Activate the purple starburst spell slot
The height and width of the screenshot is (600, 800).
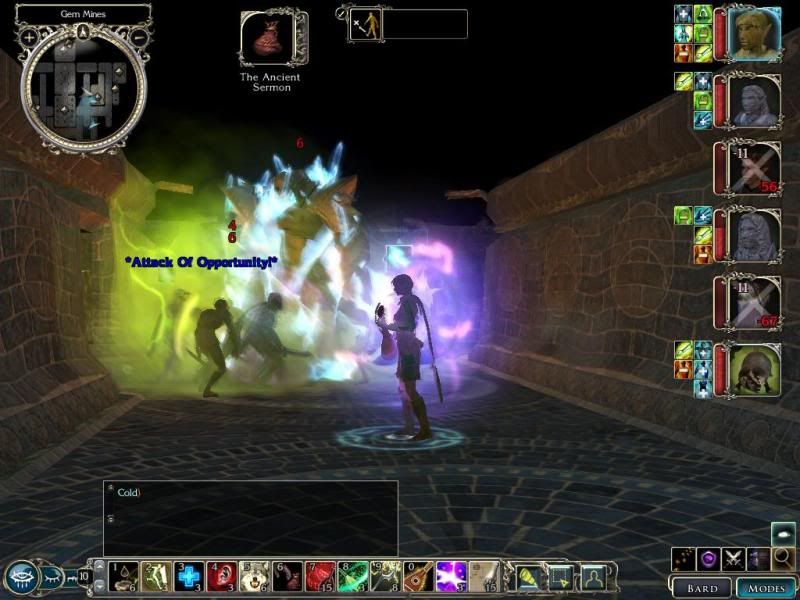(x=450, y=576)
